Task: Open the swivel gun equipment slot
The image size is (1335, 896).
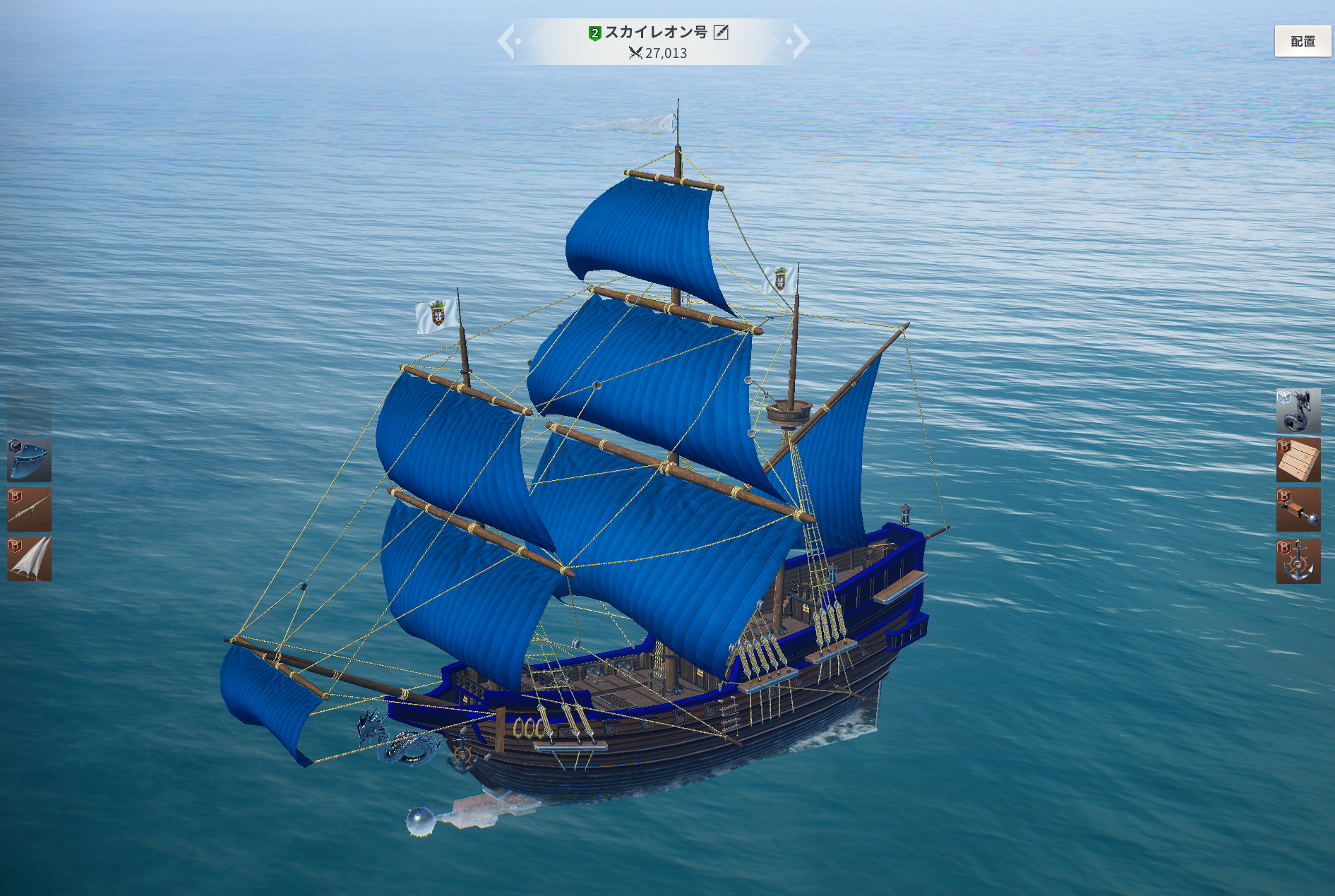Action: click(x=29, y=509)
